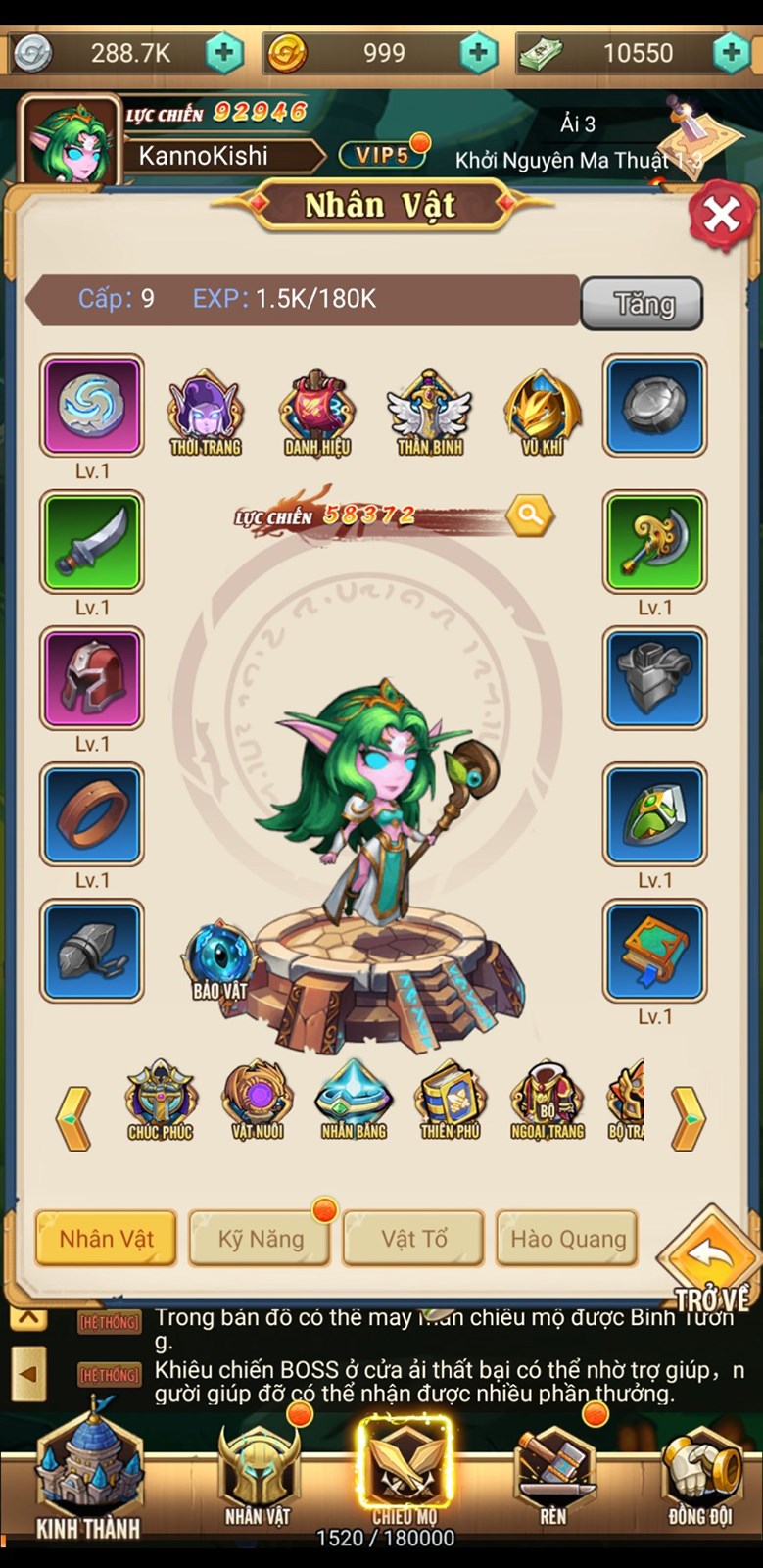Add more green cash currency
Screen dimensions: 763x1568
tap(731, 53)
